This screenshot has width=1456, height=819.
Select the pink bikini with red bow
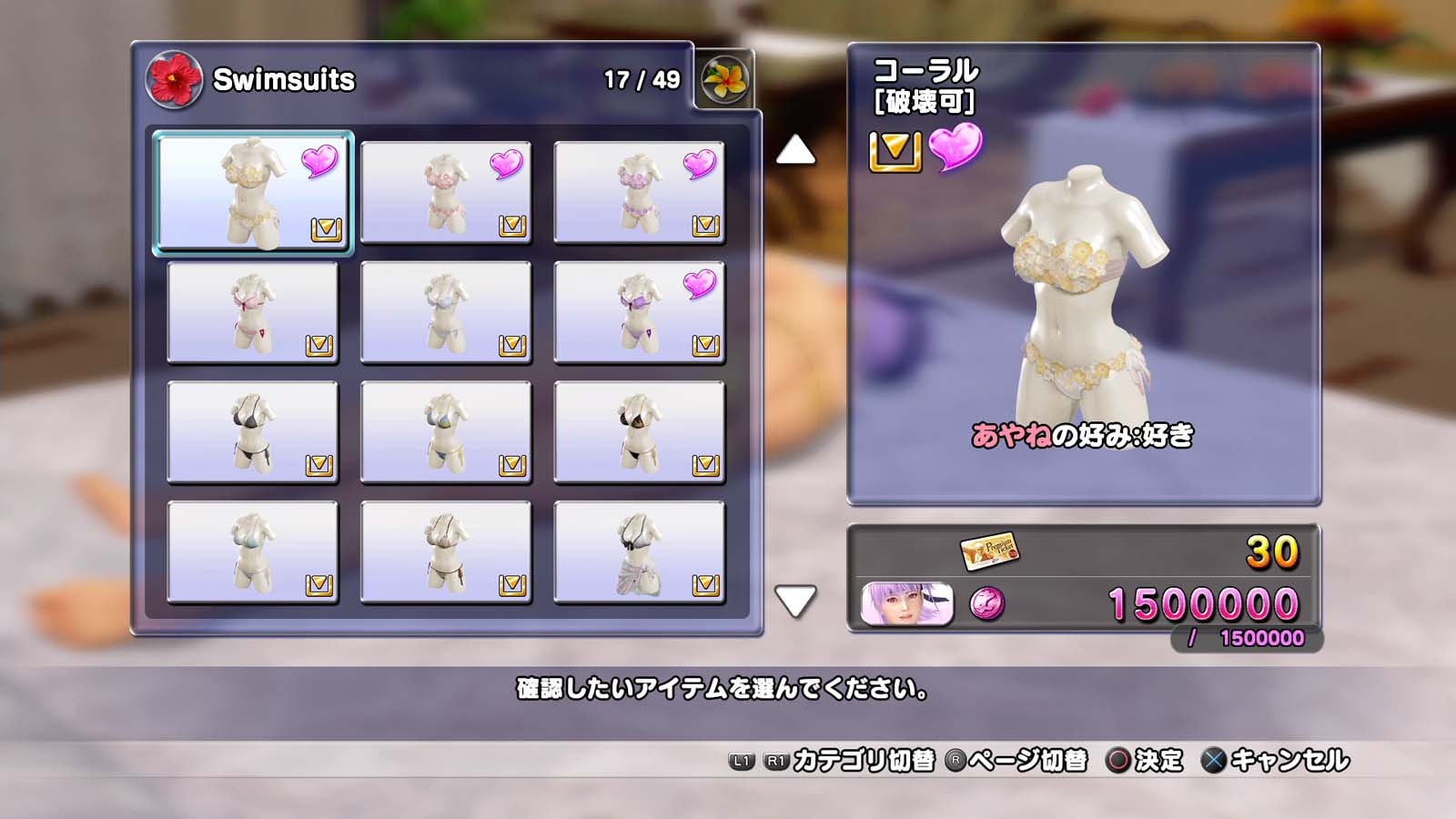253,312
